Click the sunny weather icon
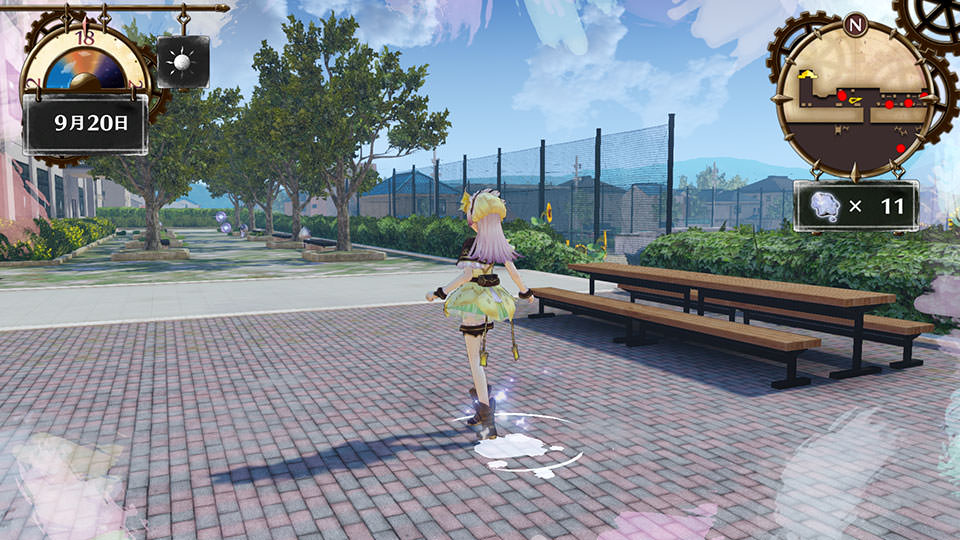960x540 pixels. tap(182, 62)
